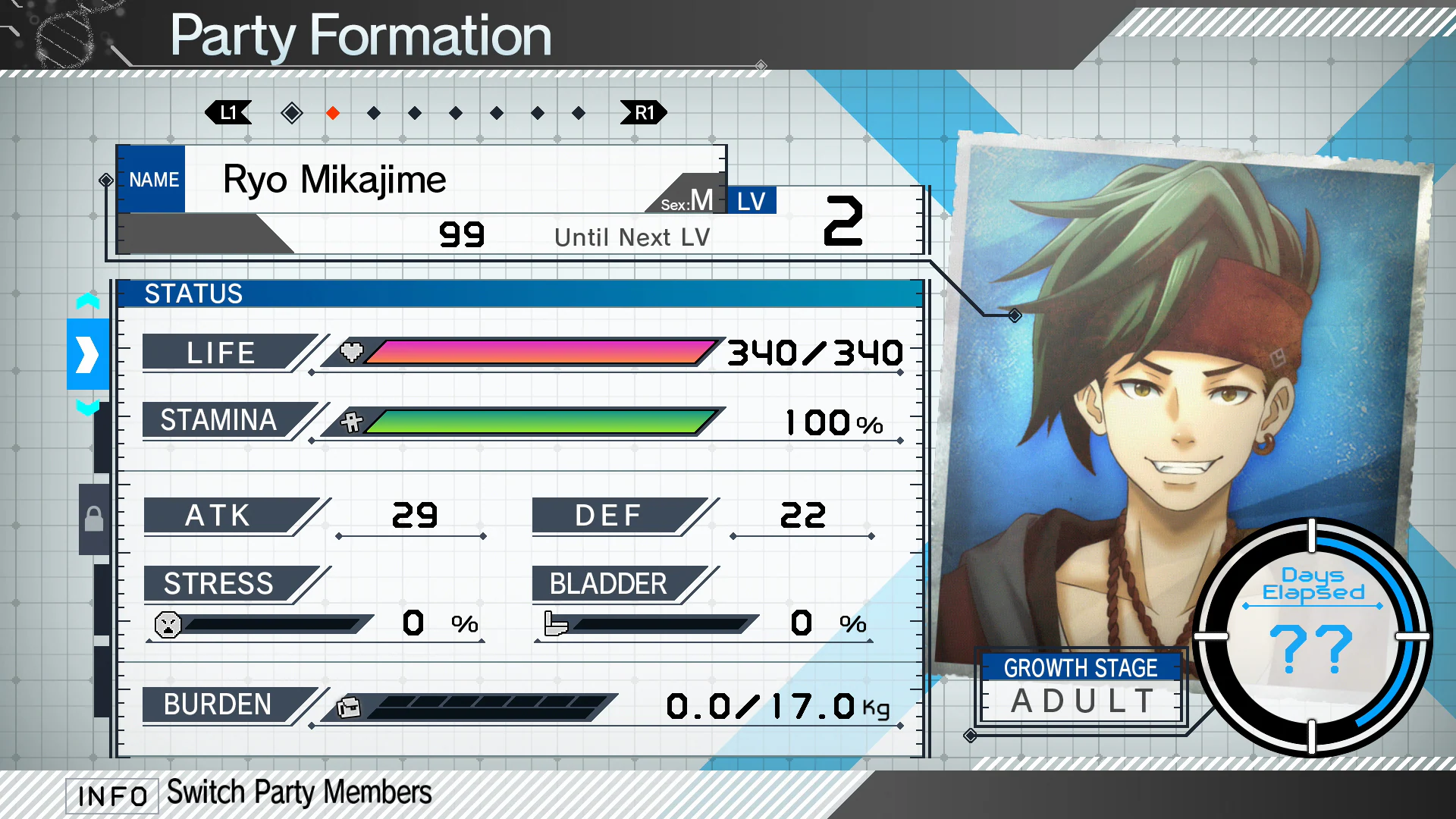The height and width of the screenshot is (819, 1456).
Task: Click the cyan up arrow above the side tab
Action: click(88, 301)
